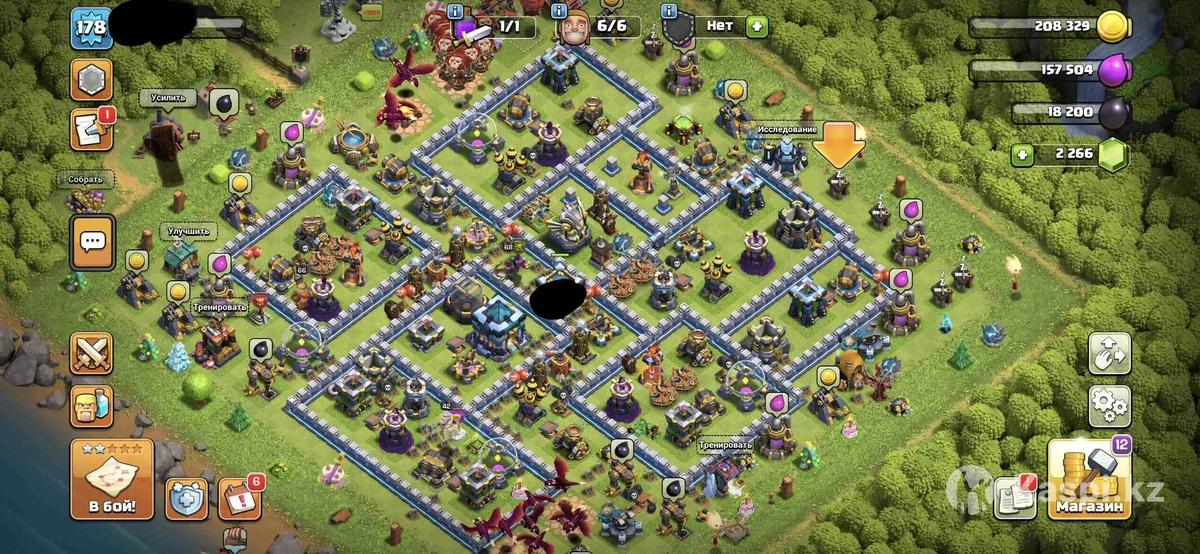The height and width of the screenshot is (554, 1200).
Task: Tap the player level 178 badge
Action: [89, 27]
